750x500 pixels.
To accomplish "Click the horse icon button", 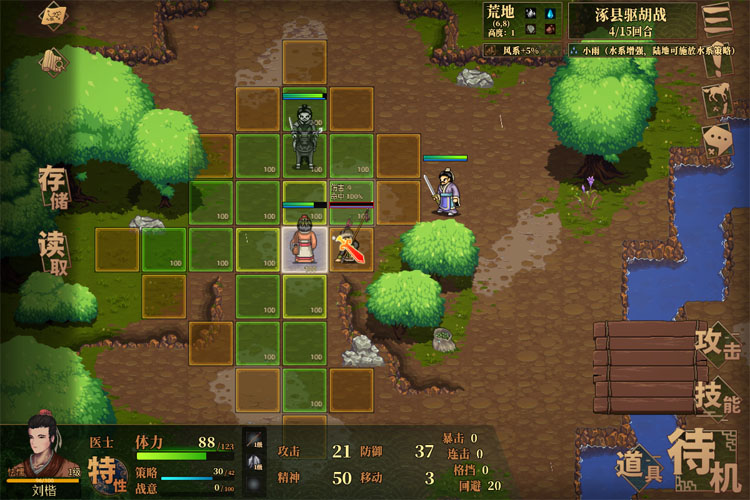I will tap(715, 98).
